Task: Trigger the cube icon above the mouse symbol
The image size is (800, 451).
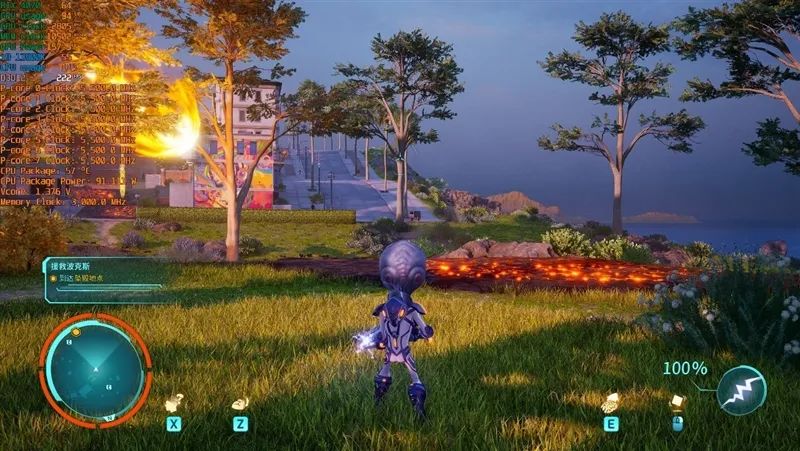Action: (x=677, y=402)
